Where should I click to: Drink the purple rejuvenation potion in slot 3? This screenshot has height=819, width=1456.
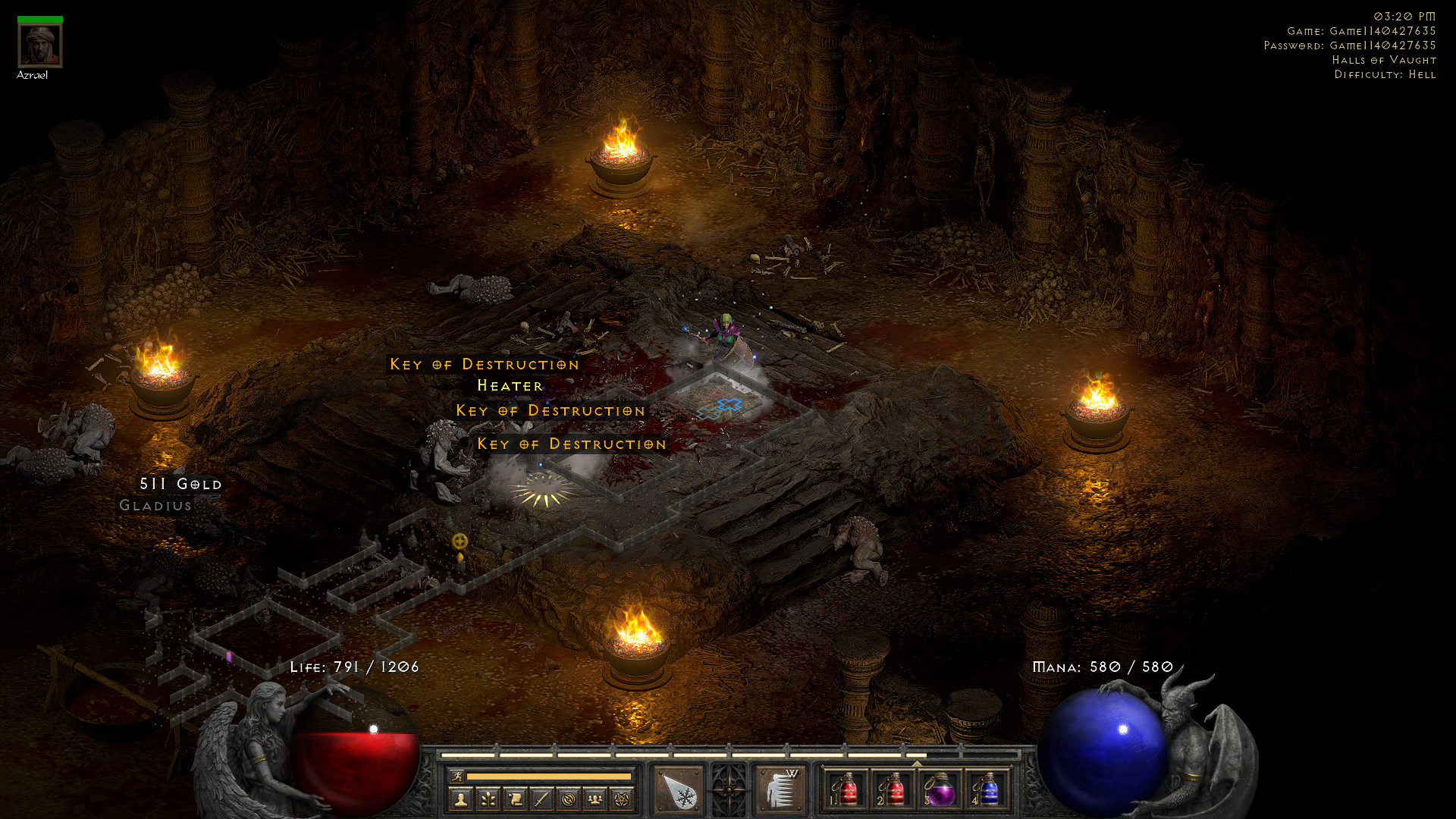940,790
